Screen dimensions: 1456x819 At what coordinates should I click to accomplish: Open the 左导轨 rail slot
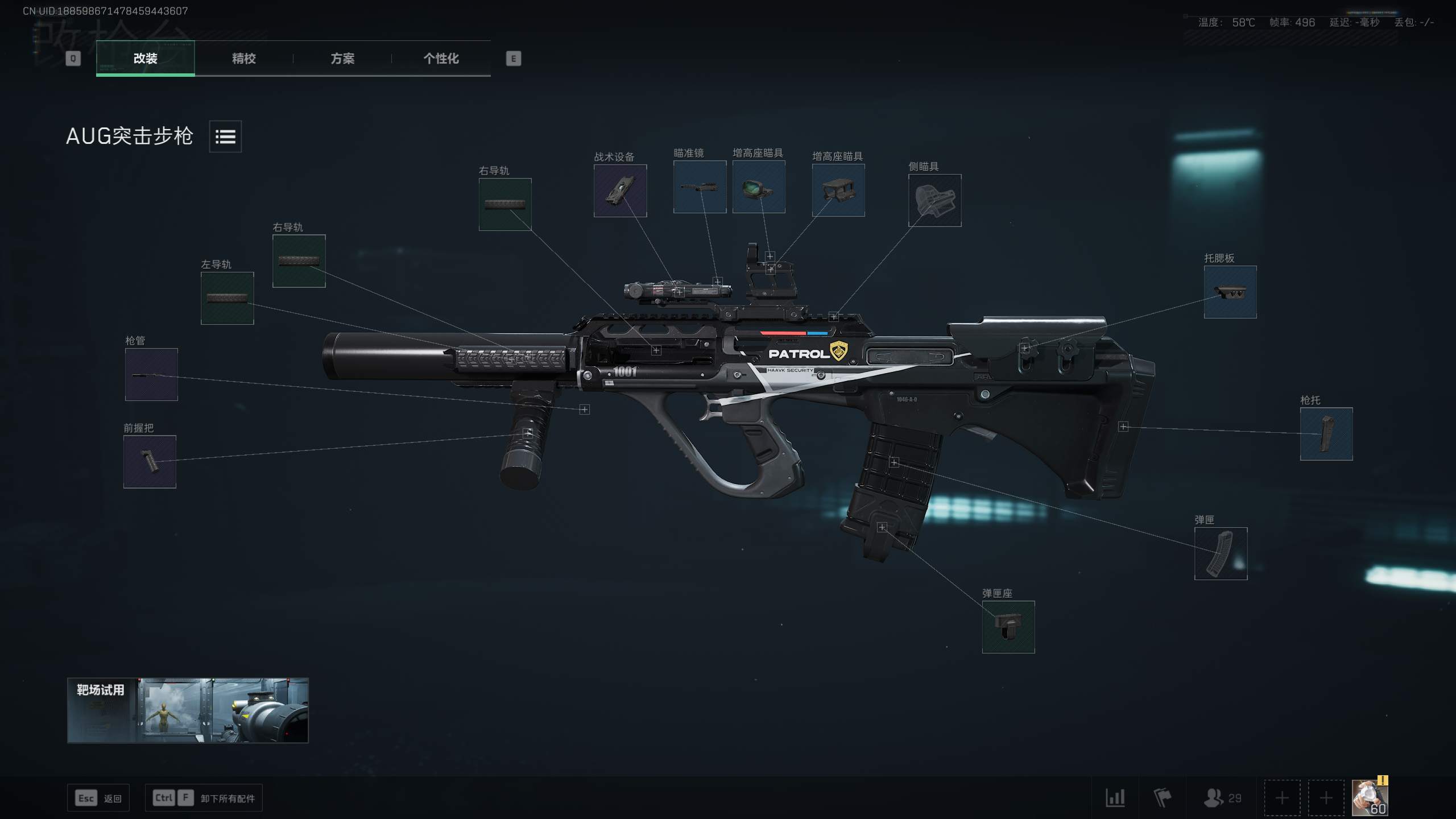(227, 298)
